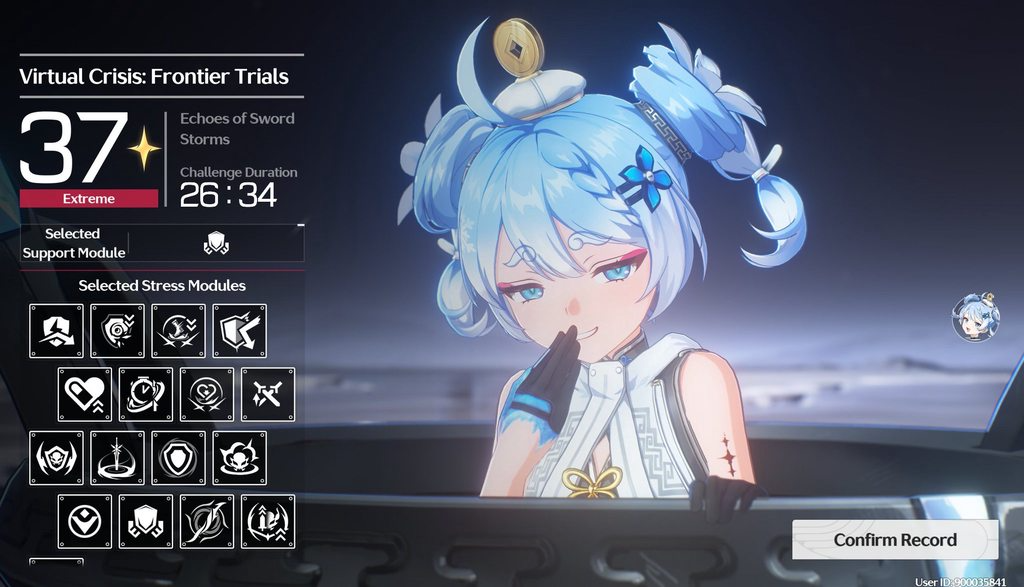The width and height of the screenshot is (1024, 587).
Task: Choose the sword in ring stress module
Action: [118, 458]
